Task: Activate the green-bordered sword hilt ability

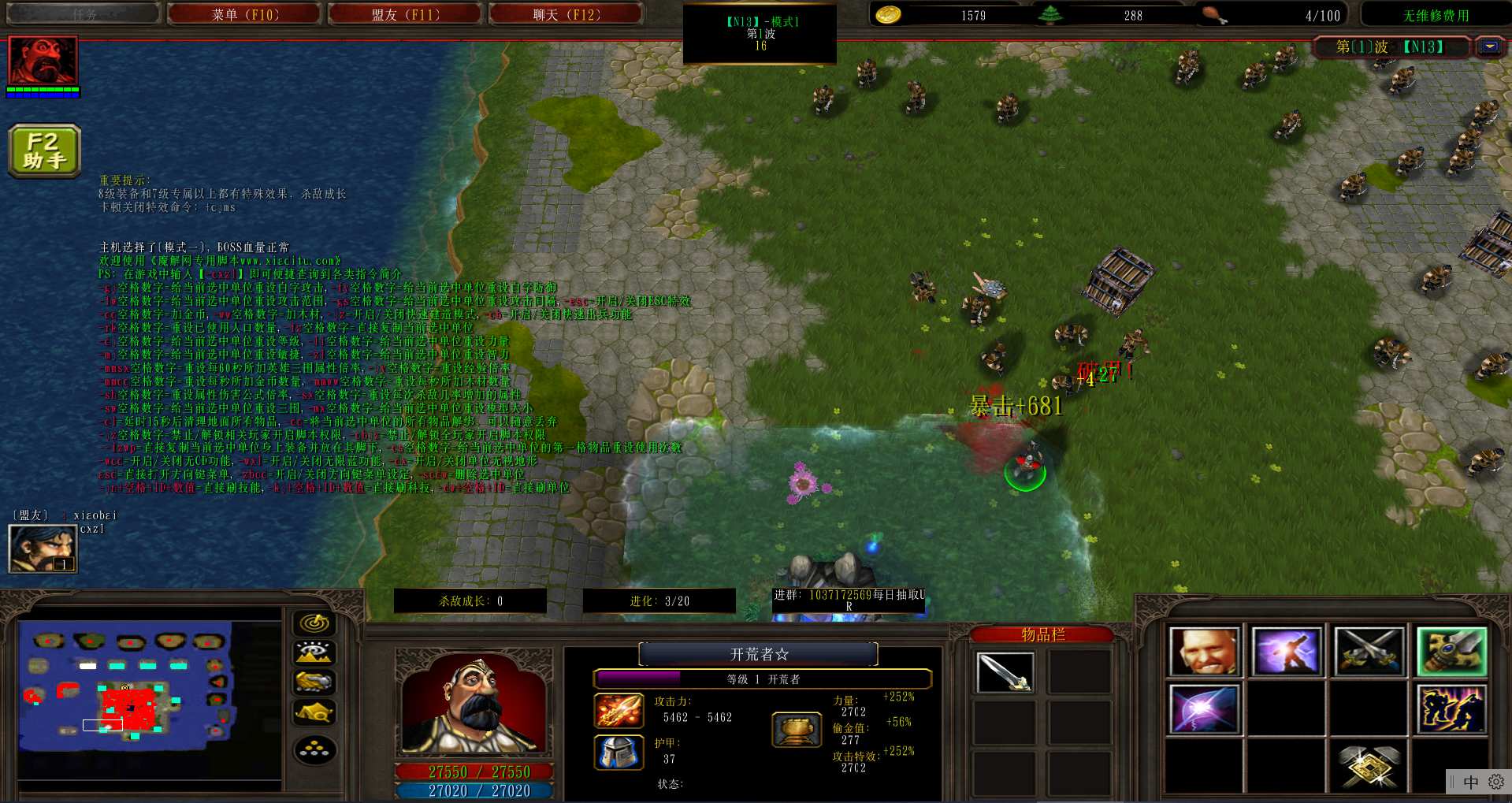Action: pyautogui.click(x=1451, y=652)
